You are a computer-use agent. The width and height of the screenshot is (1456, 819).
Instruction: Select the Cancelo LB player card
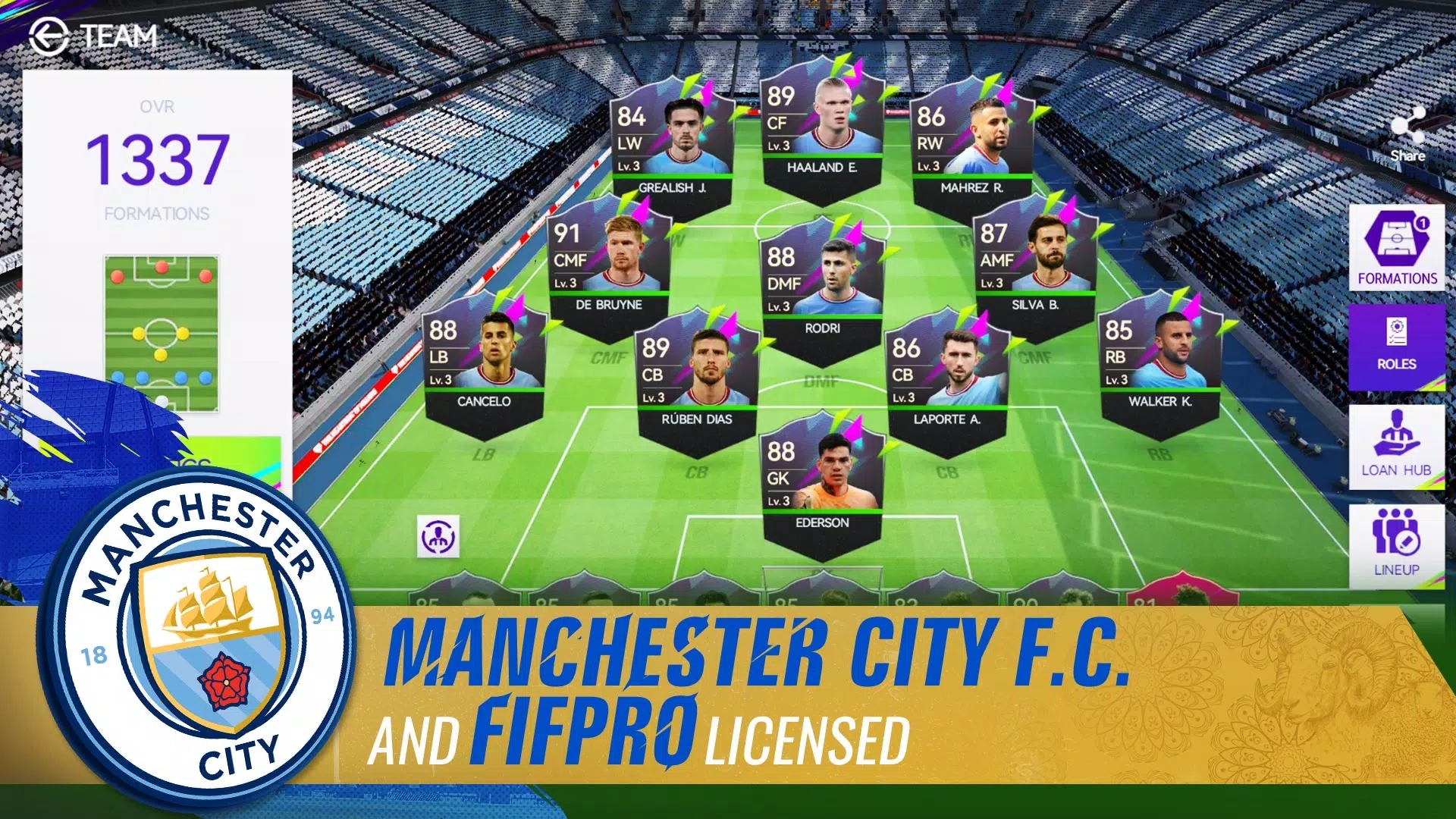pos(484,363)
